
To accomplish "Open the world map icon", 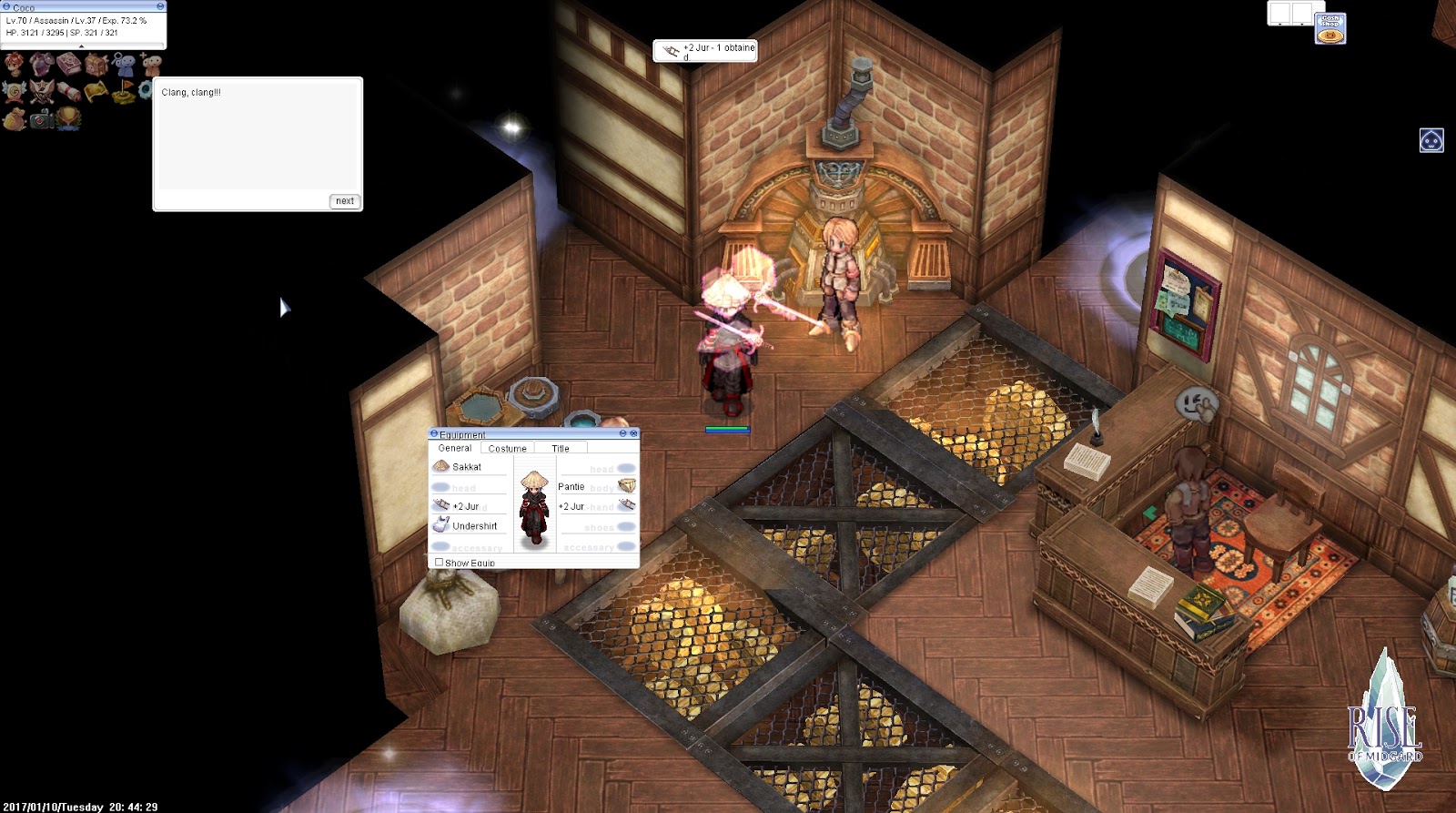I will coord(96,92).
